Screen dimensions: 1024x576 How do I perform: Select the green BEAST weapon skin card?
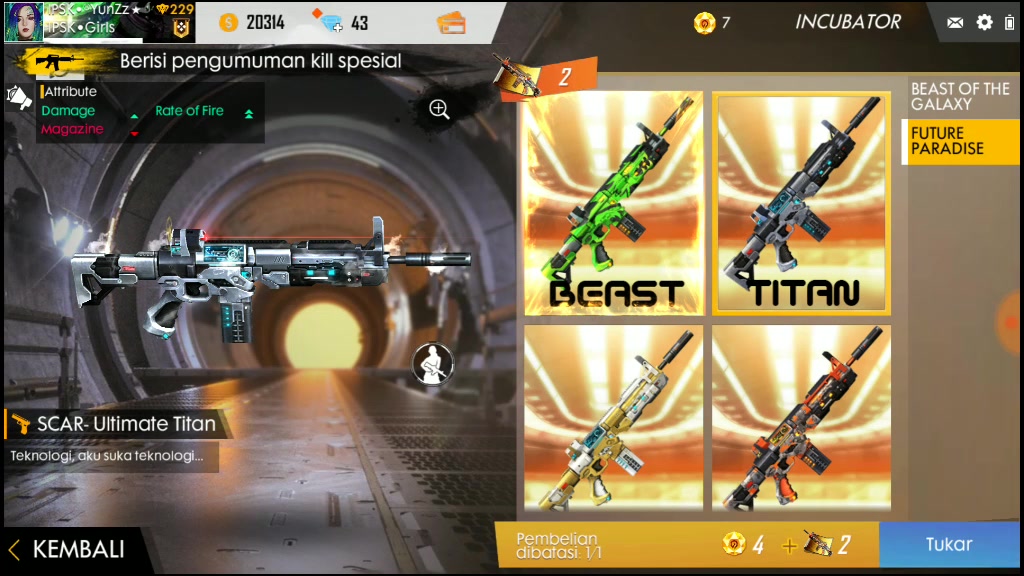point(614,203)
